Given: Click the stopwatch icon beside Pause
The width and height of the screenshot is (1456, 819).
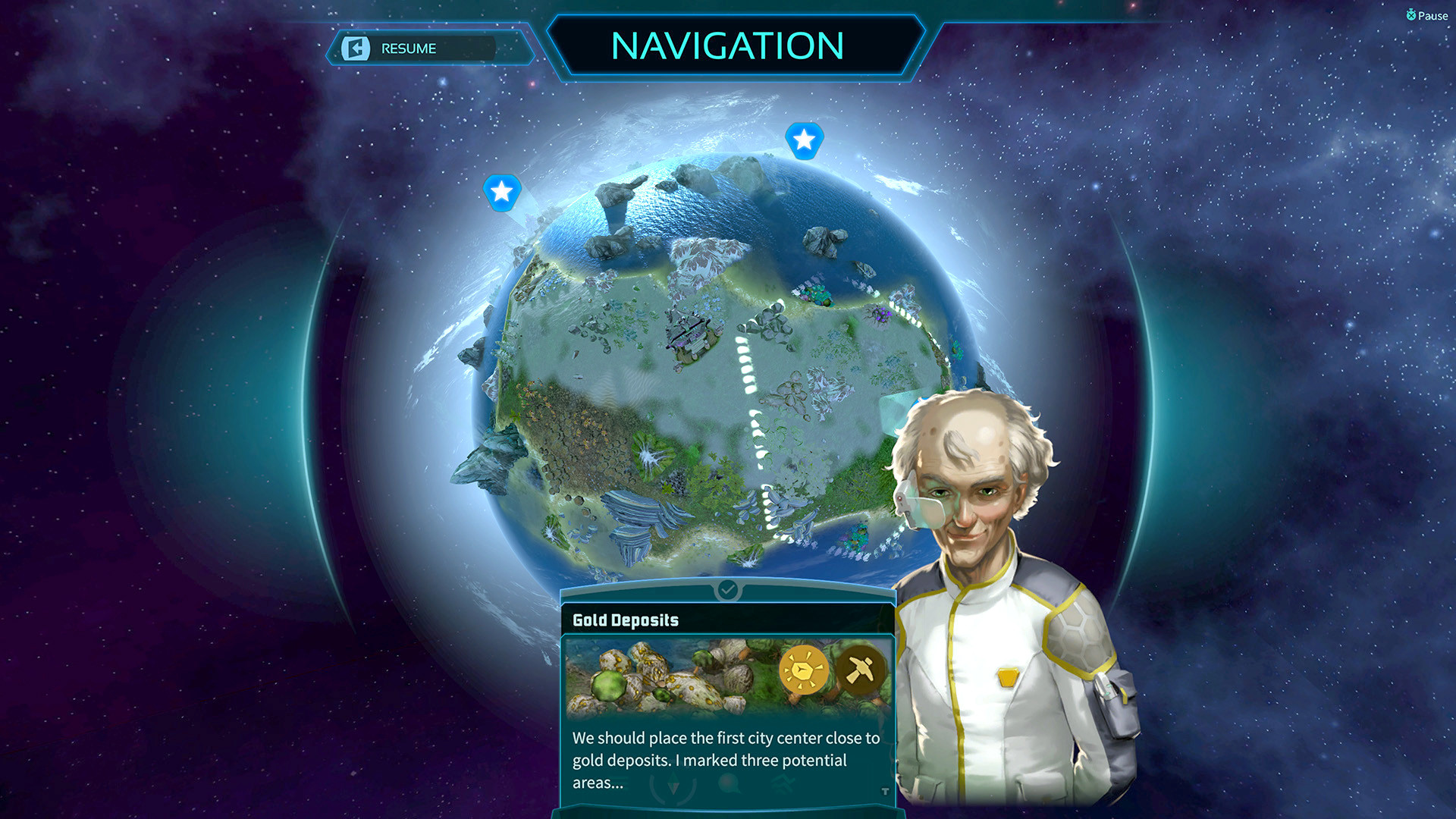Looking at the screenshot, I should [1411, 14].
